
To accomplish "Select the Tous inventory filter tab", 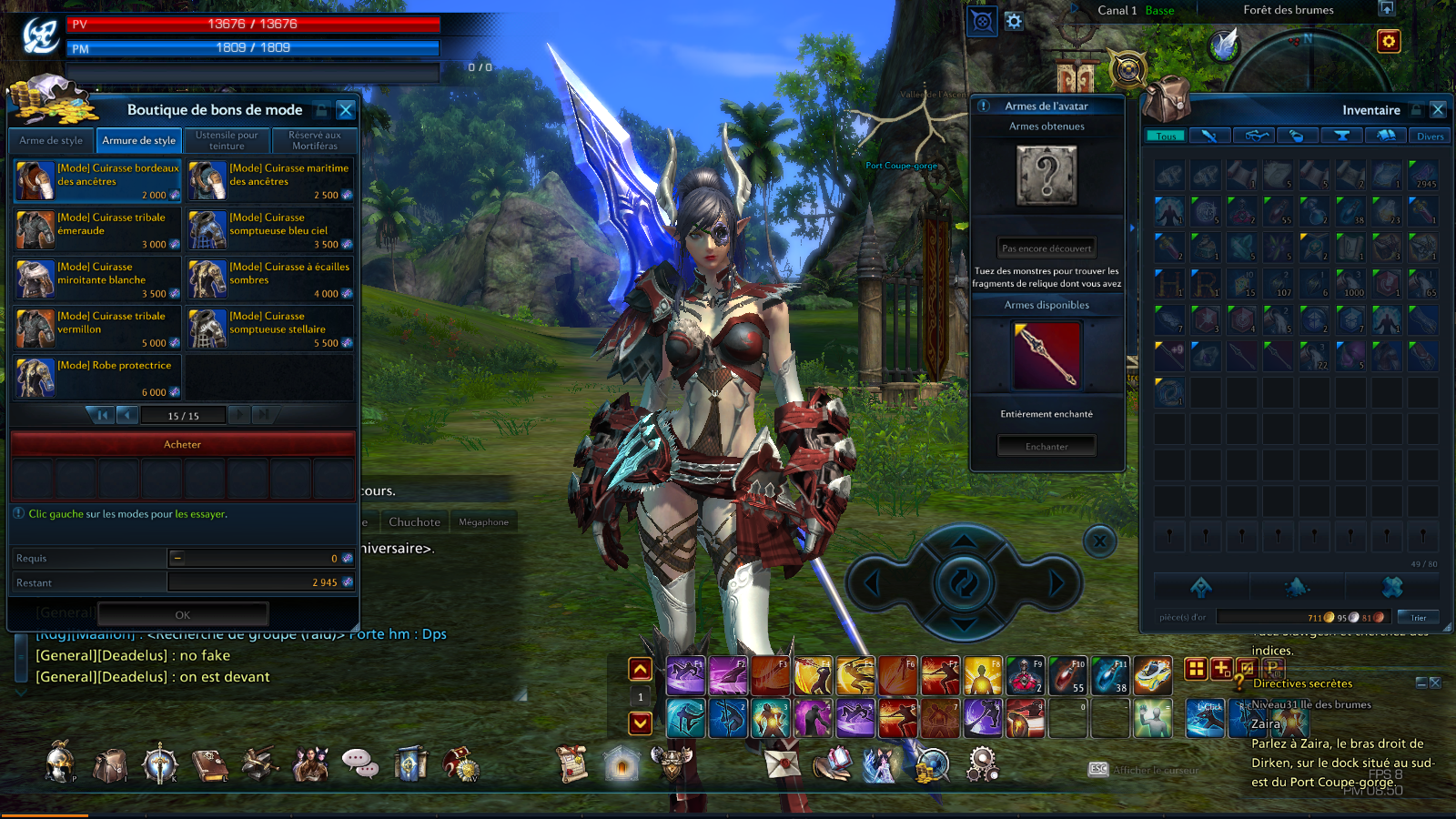I will 1166,136.
